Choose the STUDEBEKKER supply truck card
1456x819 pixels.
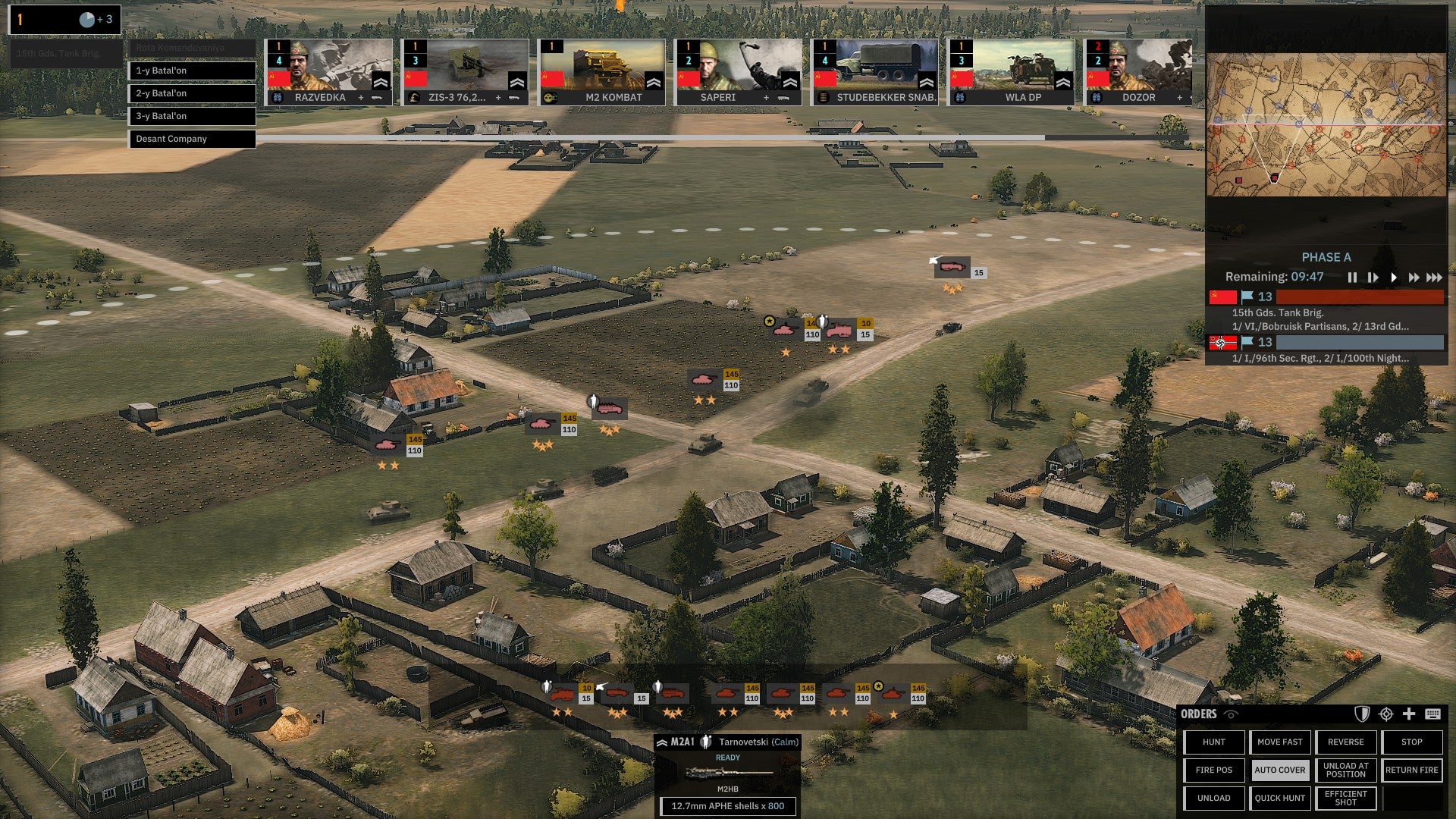pos(874,72)
